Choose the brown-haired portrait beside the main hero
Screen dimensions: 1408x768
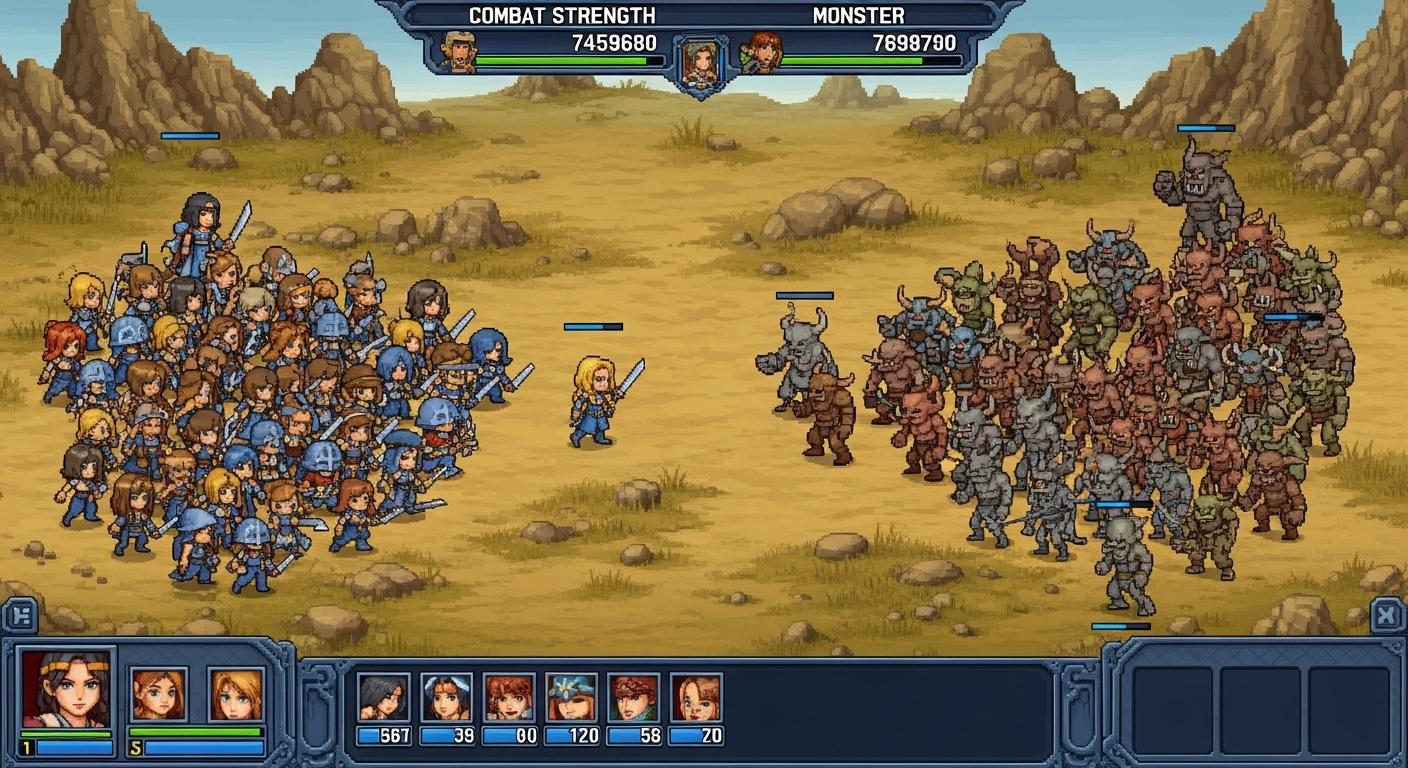pyautogui.click(x=158, y=694)
